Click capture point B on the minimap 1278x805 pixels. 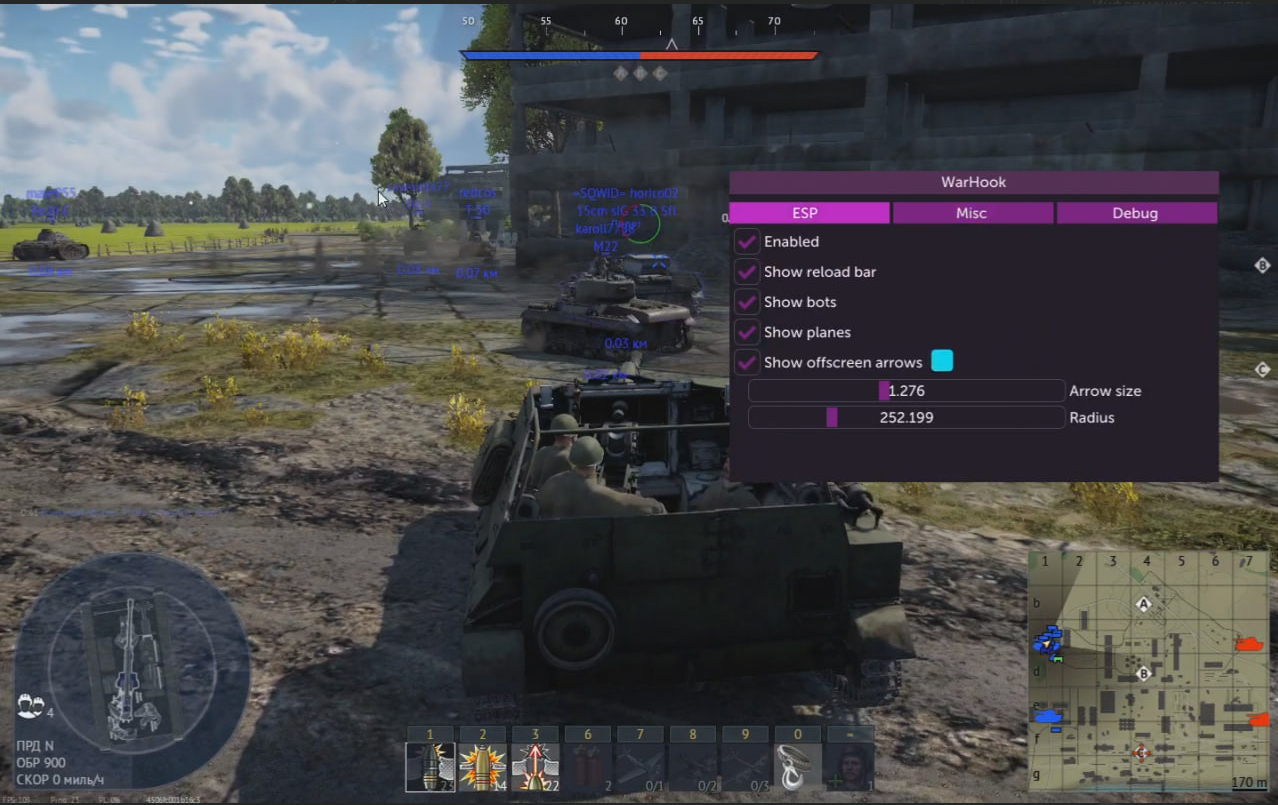tap(1144, 673)
